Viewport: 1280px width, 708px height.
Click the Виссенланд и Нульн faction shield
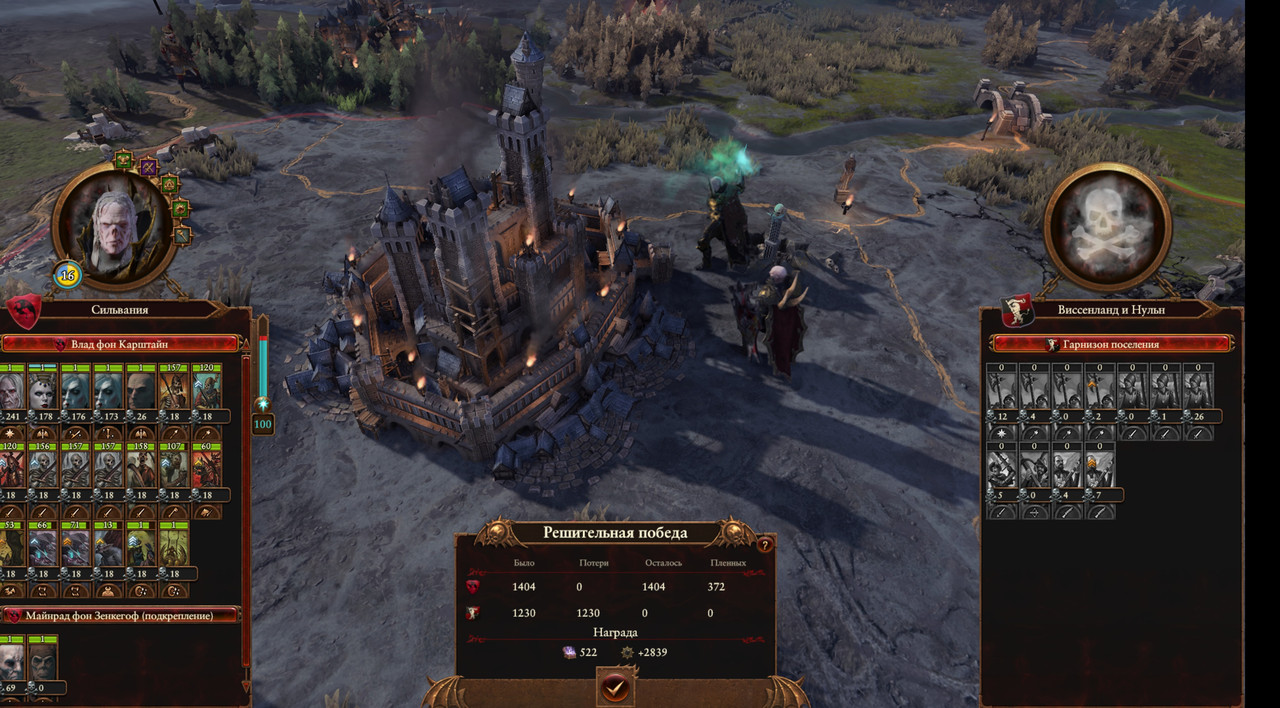click(1017, 310)
